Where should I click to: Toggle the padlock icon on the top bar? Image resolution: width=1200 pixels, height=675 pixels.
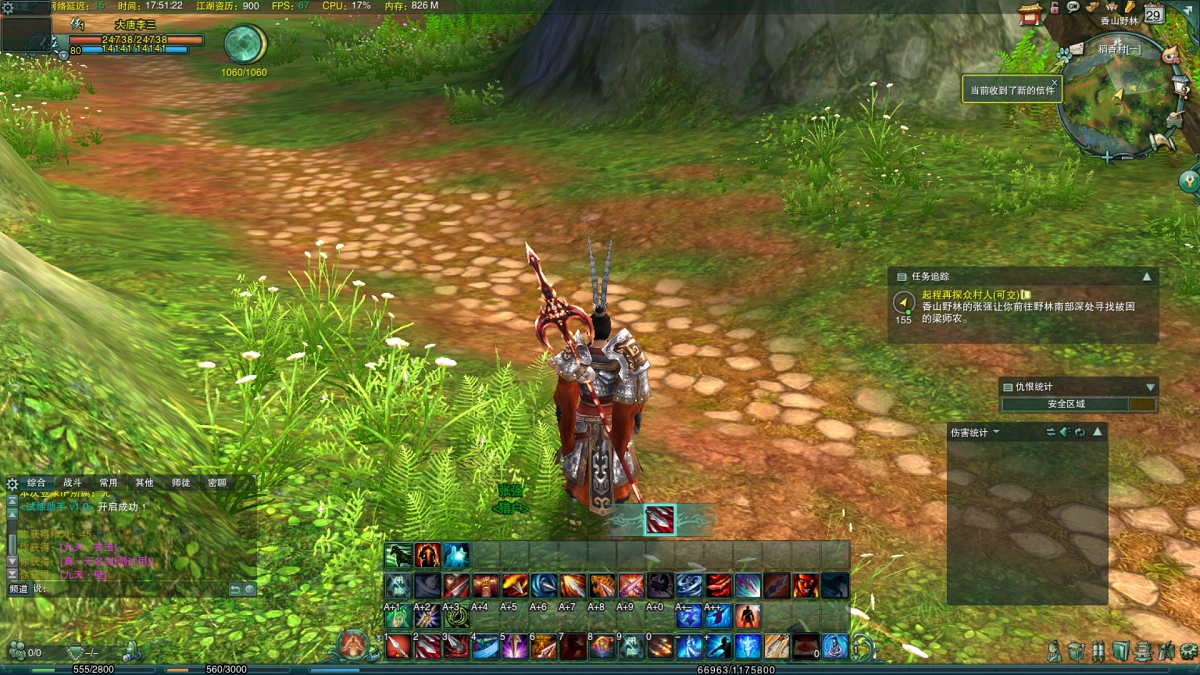coord(1055,8)
